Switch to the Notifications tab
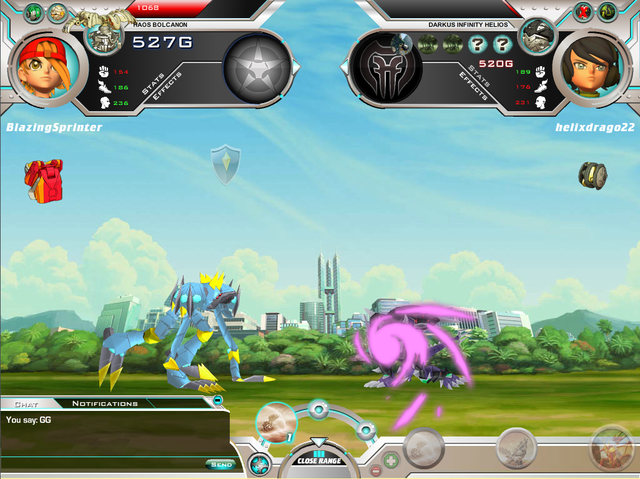 104,403
